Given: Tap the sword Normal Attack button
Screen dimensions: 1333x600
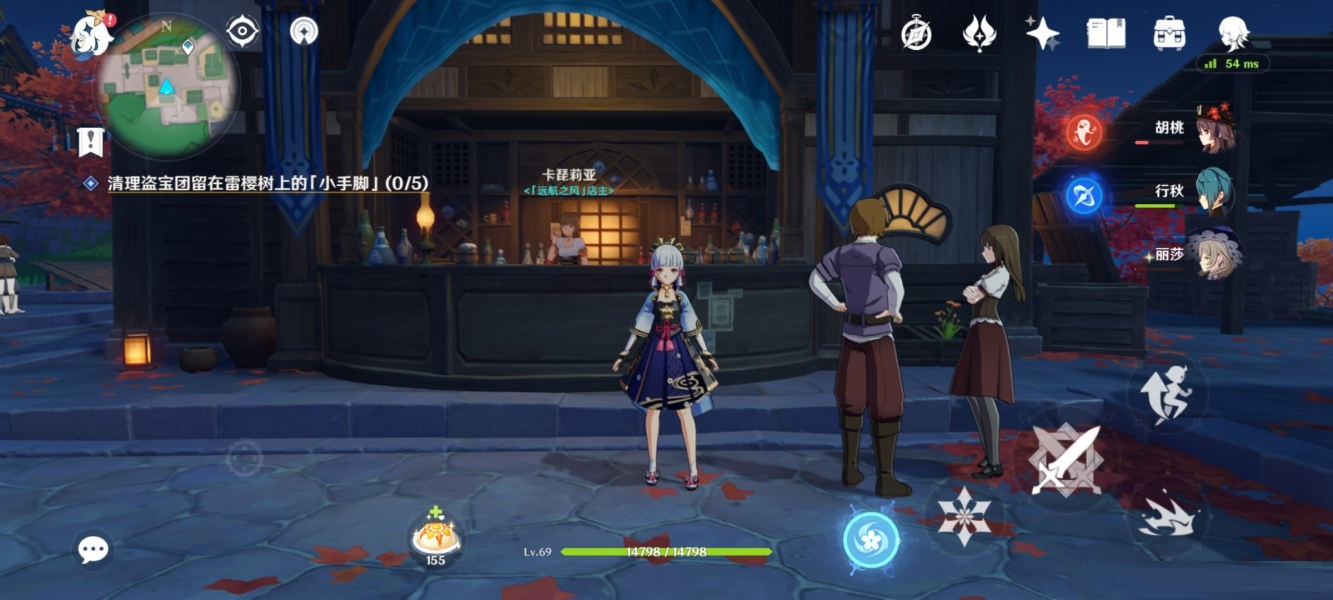Looking at the screenshot, I should (1065, 460).
